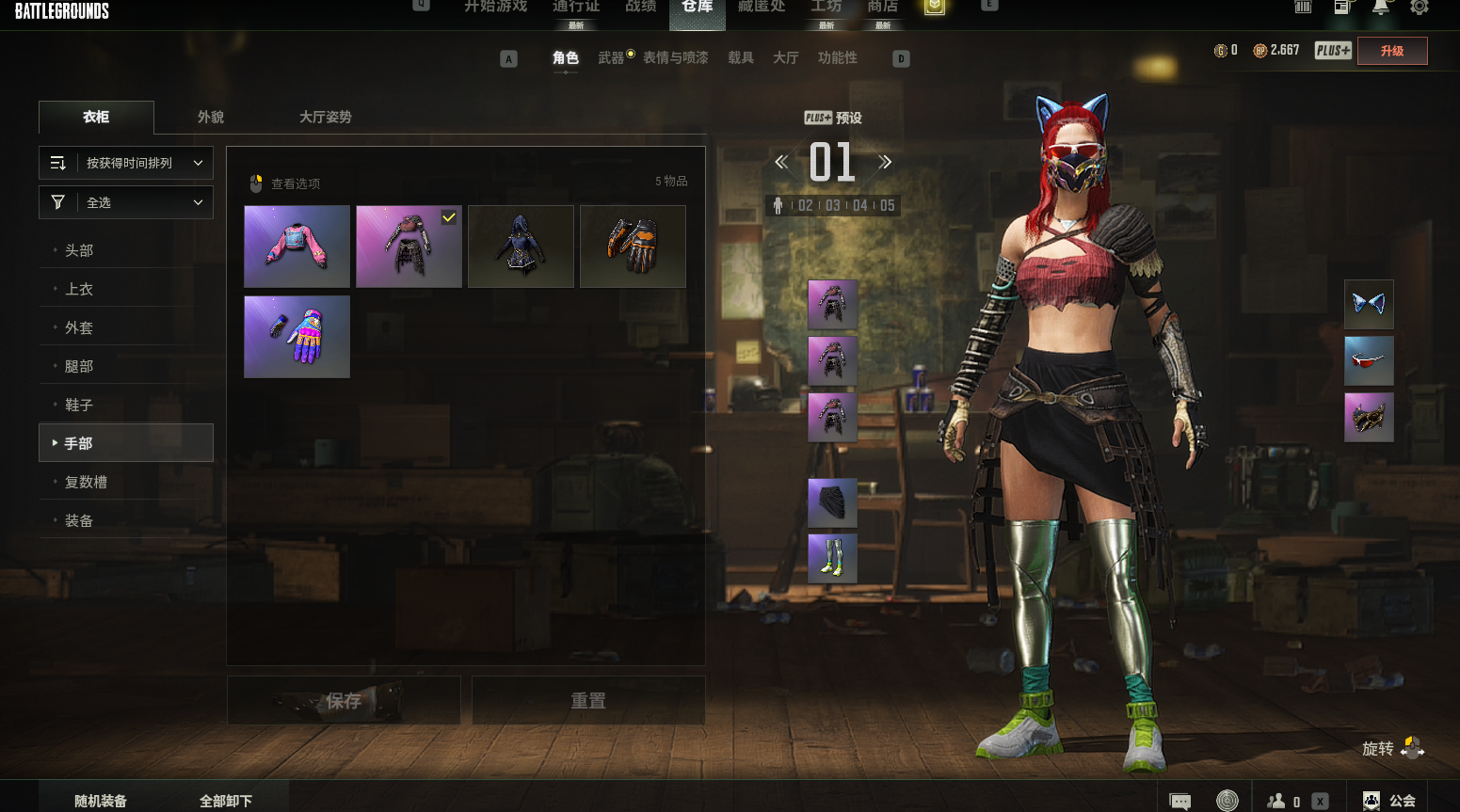Open the 大厅姿势 tab
The image size is (1460, 812).
click(x=325, y=117)
